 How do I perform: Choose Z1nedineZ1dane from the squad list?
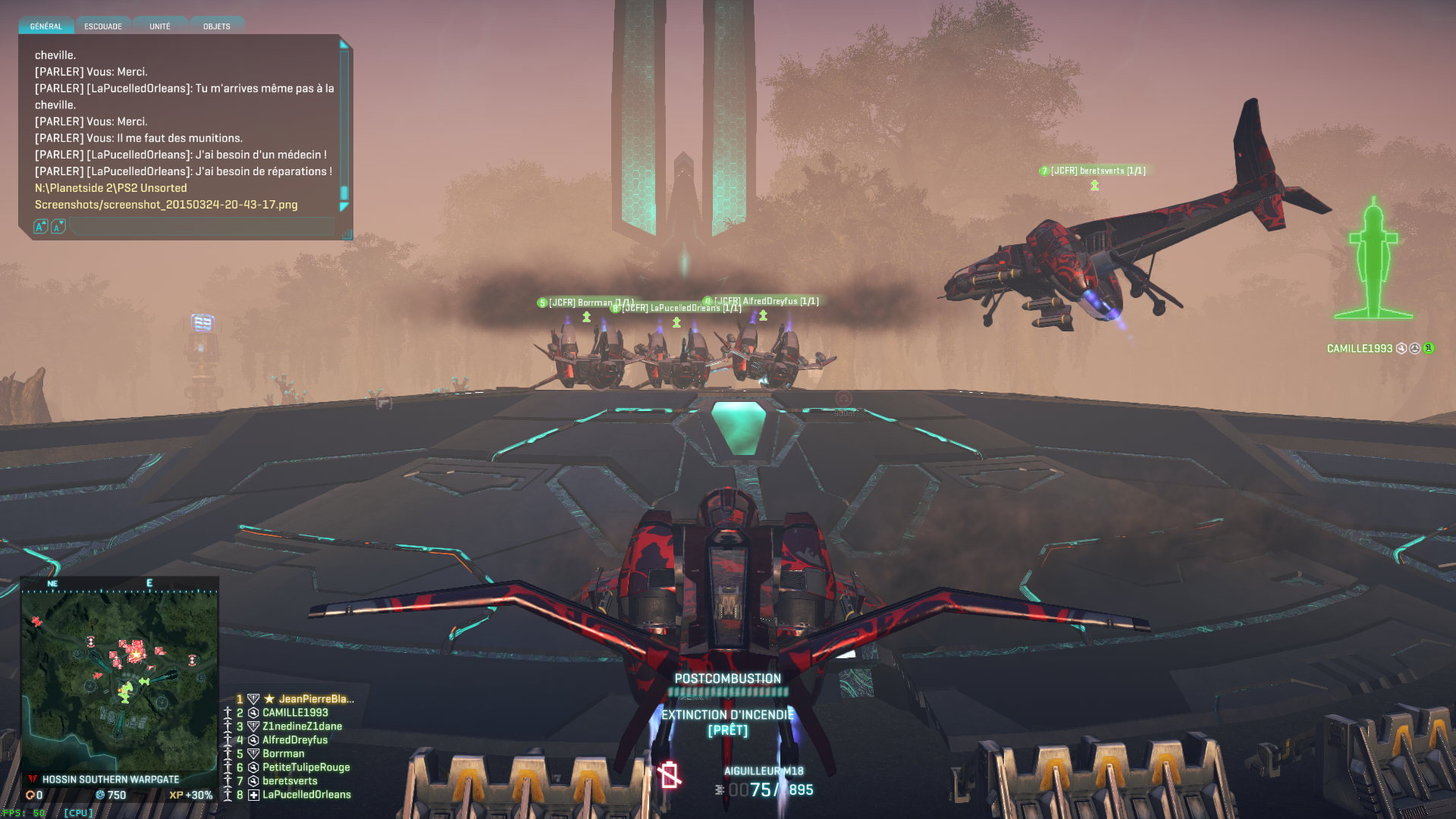click(x=302, y=726)
